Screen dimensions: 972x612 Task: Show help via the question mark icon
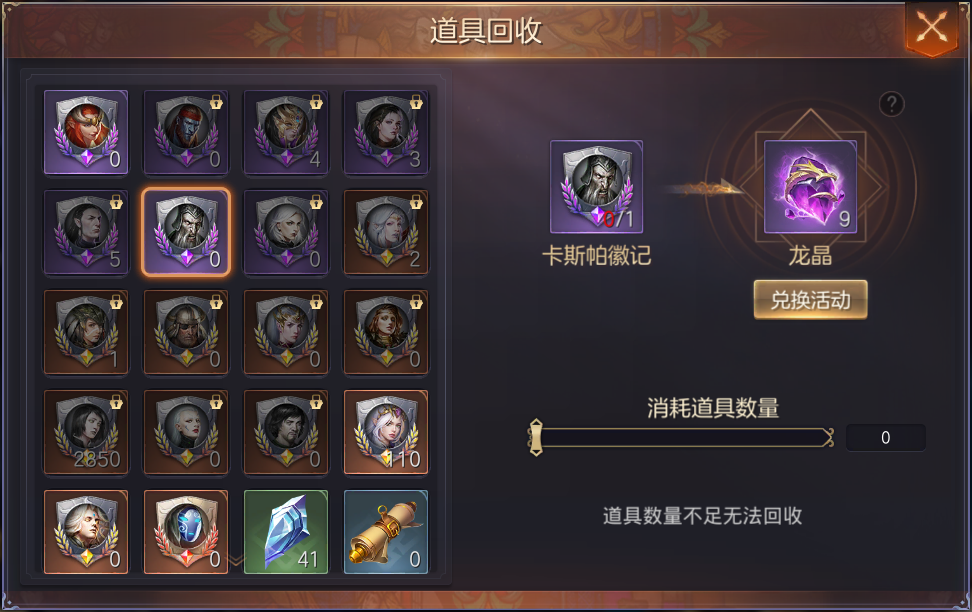pyautogui.click(x=891, y=104)
